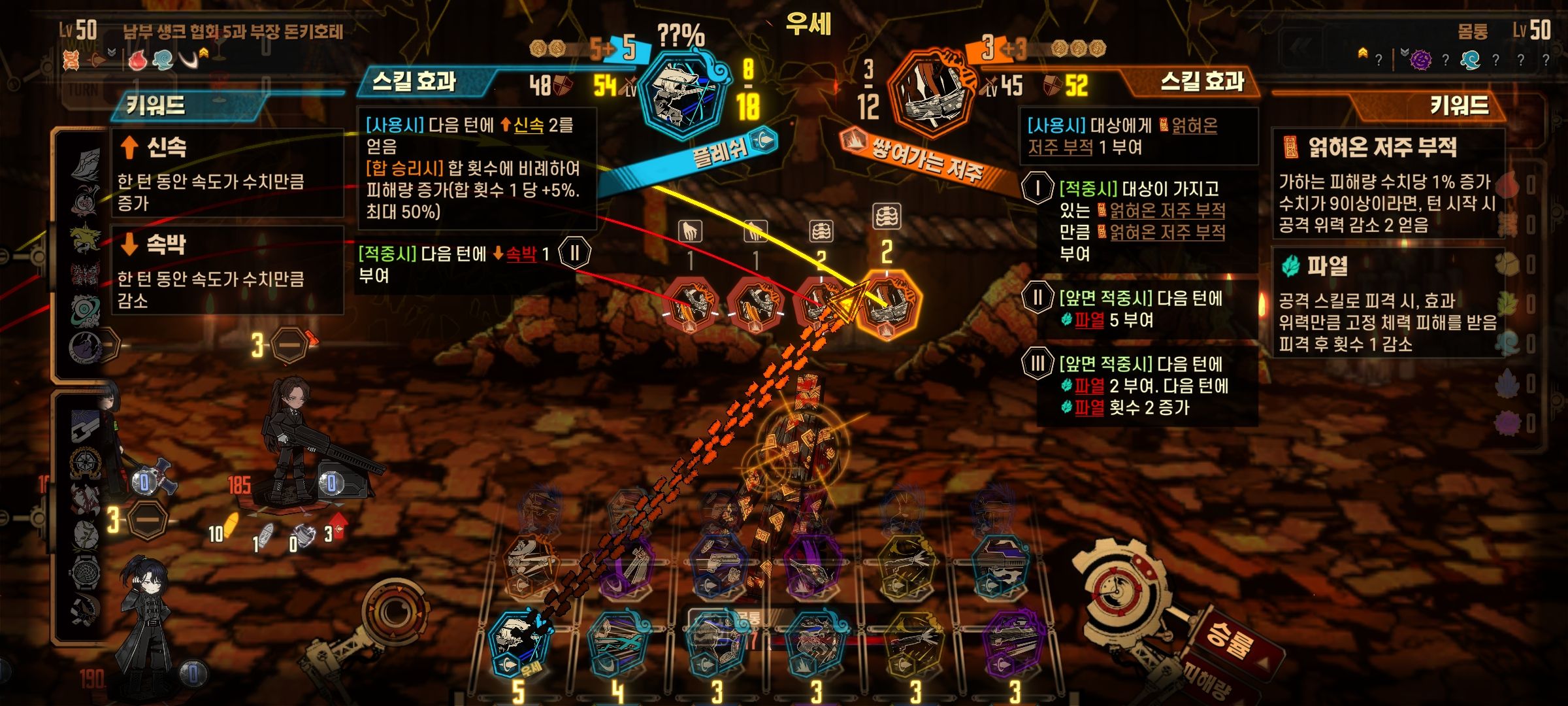
Task: Open the 얽혀온 저주 부적 keyword entry
Action: (x=1388, y=184)
